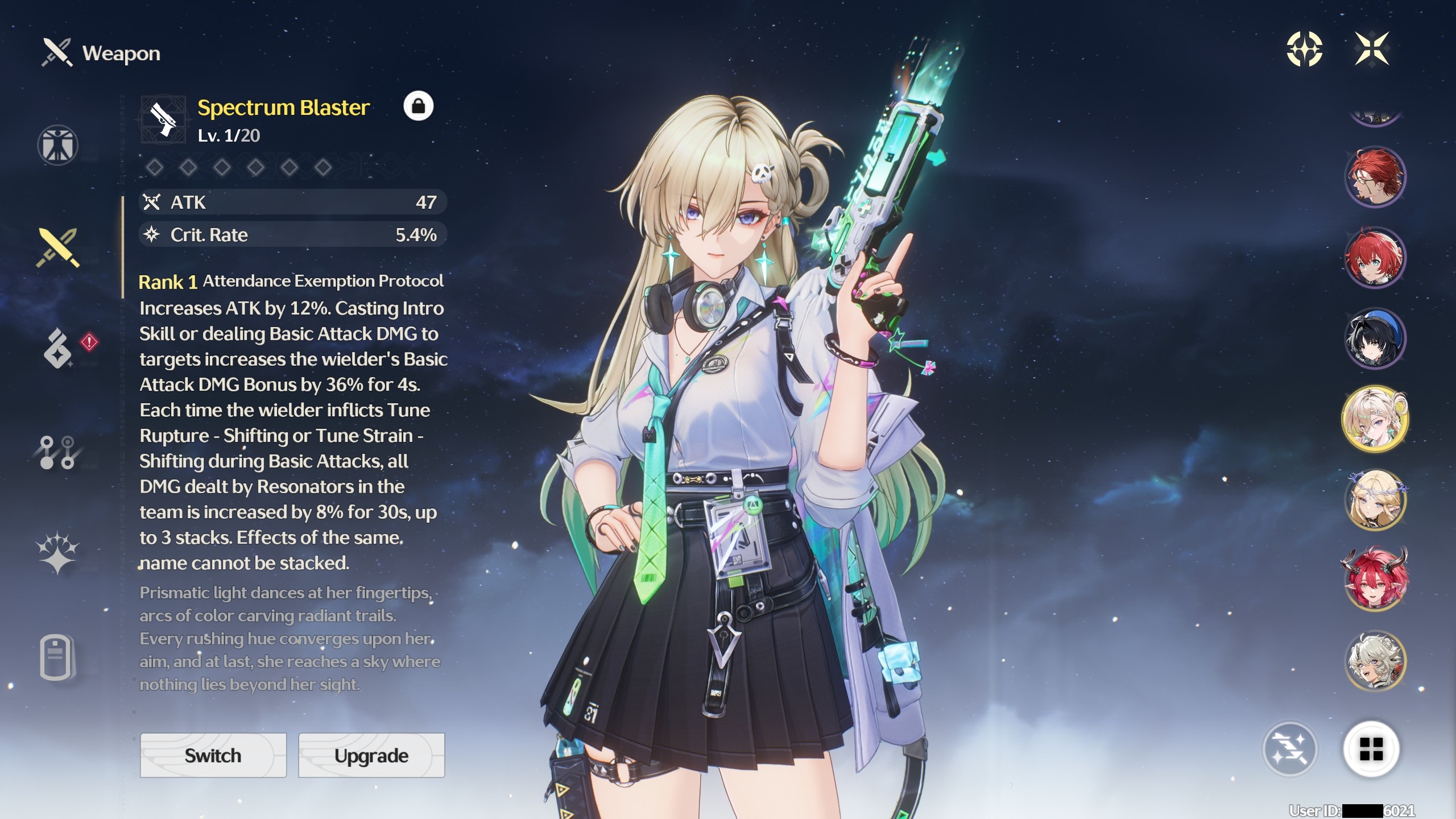
Task: Click the Switch weapon button
Action: (x=213, y=755)
